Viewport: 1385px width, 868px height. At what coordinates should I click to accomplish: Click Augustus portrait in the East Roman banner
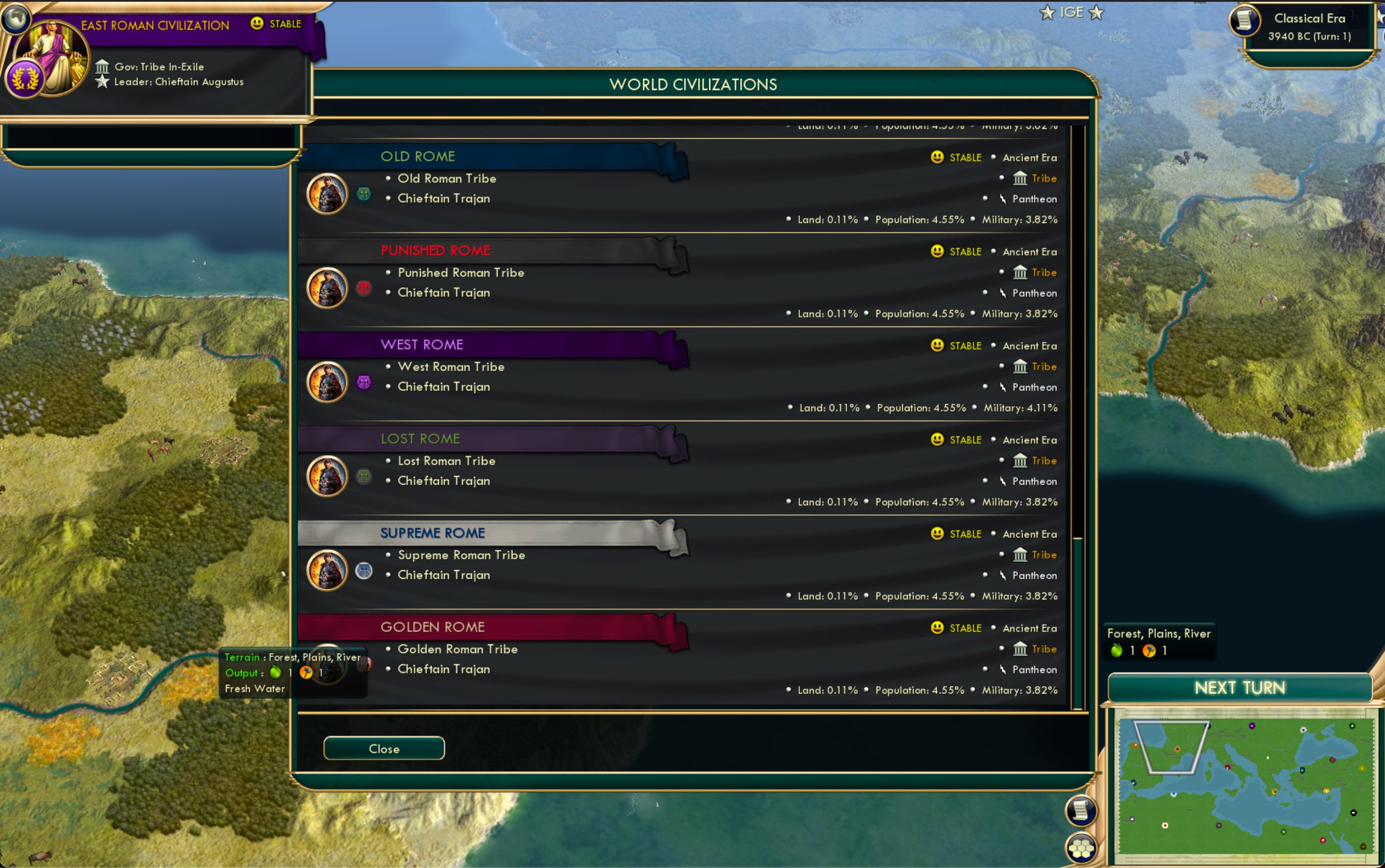click(52, 54)
